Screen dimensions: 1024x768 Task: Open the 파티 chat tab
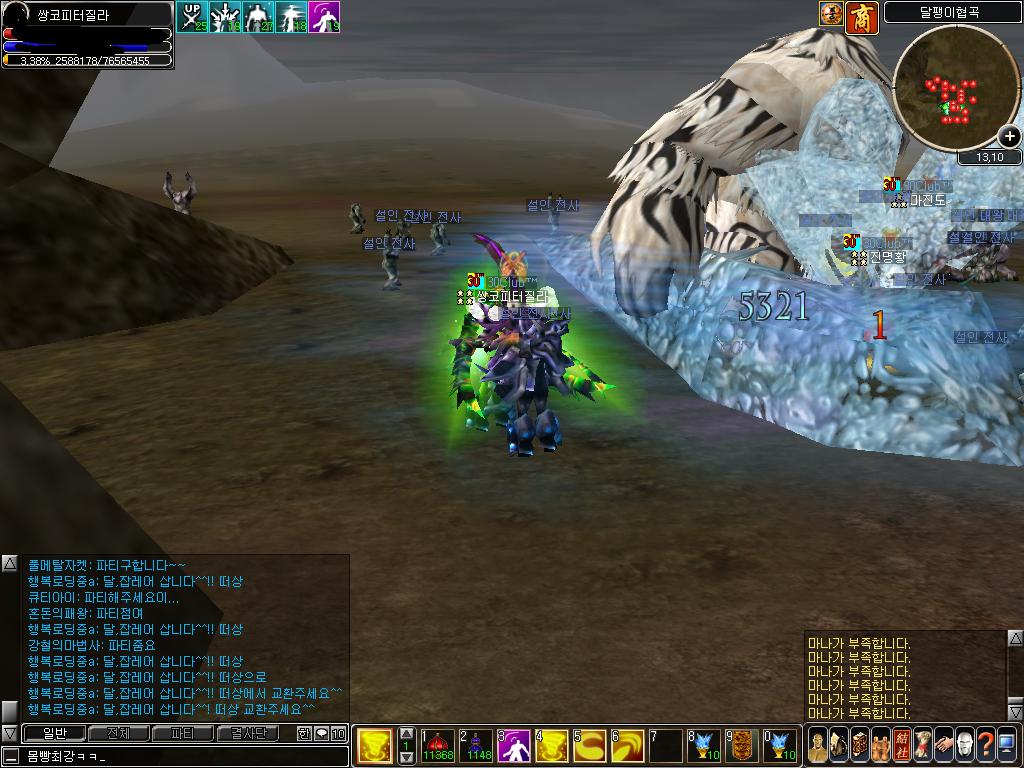pyautogui.click(x=183, y=733)
